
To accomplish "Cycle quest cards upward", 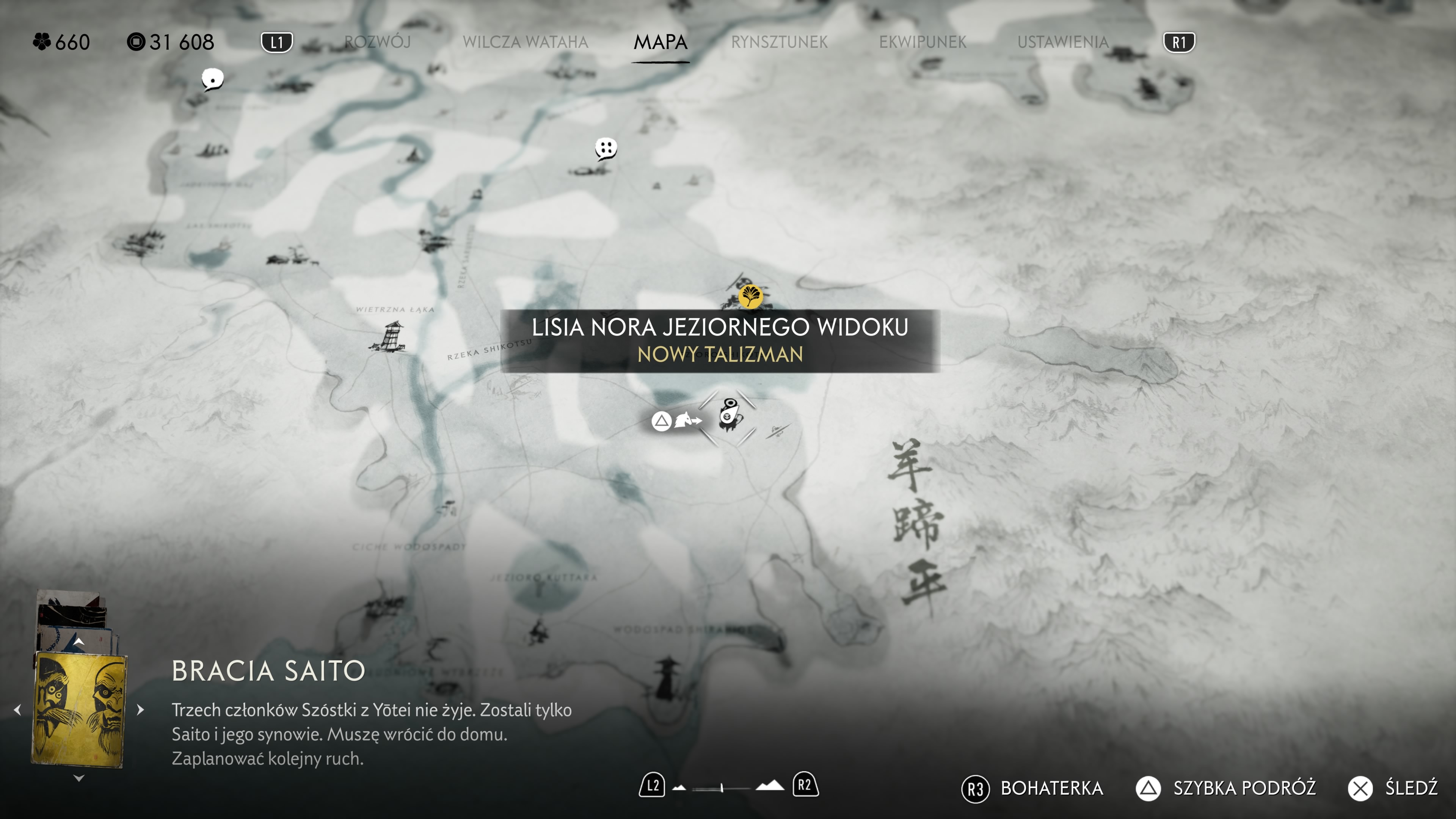I will click(x=79, y=642).
